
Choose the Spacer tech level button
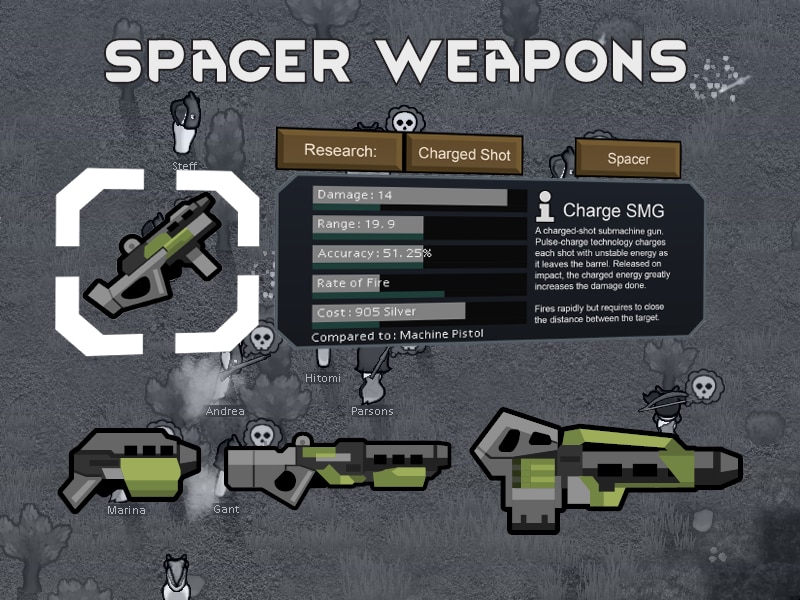(x=628, y=159)
